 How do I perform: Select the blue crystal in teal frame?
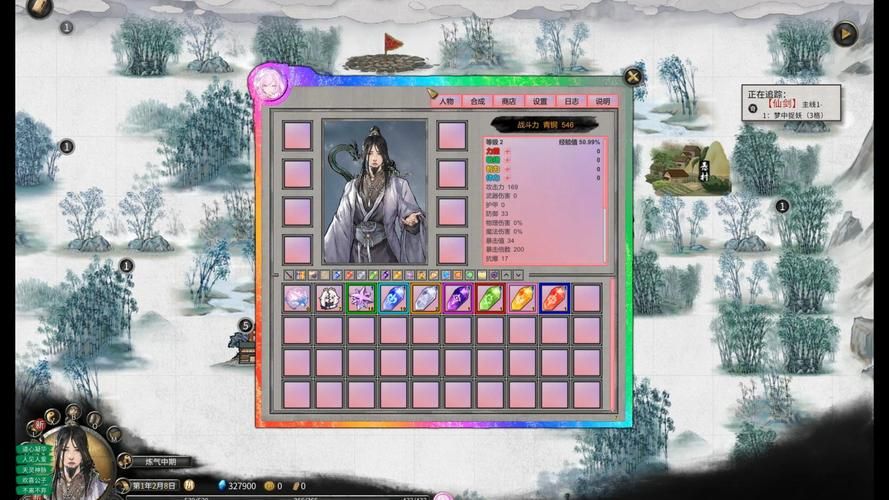393,298
